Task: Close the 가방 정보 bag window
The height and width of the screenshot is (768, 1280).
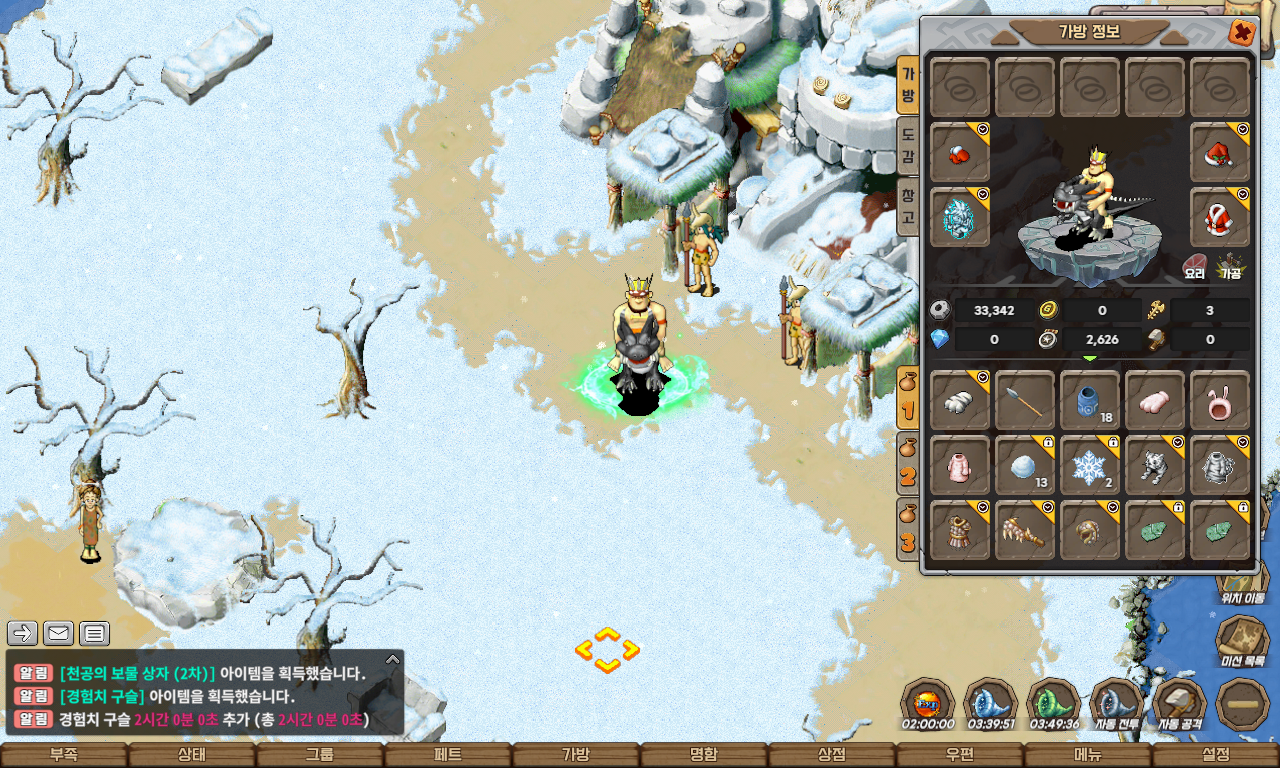Action: 1242,33
